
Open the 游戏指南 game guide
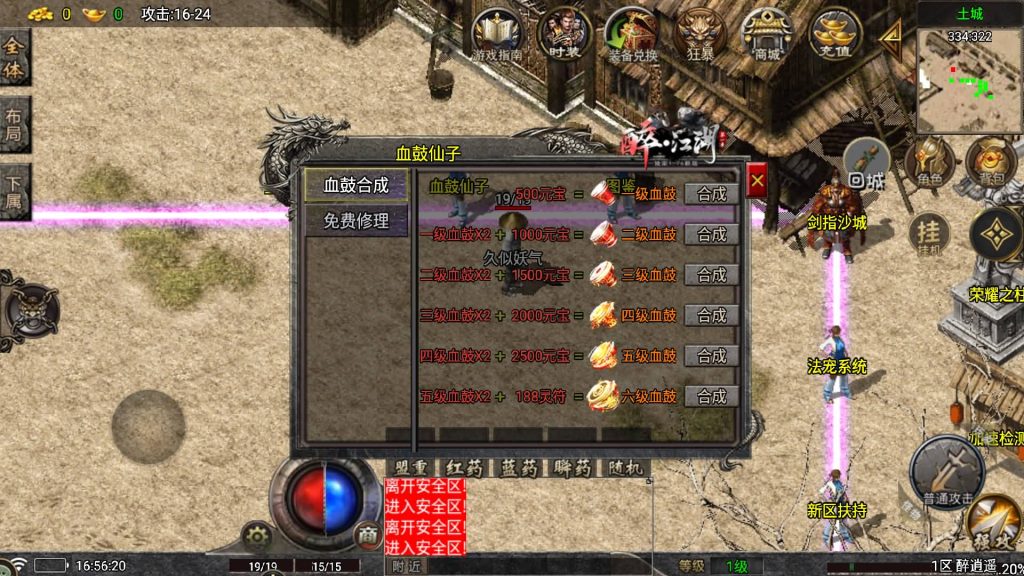497,35
